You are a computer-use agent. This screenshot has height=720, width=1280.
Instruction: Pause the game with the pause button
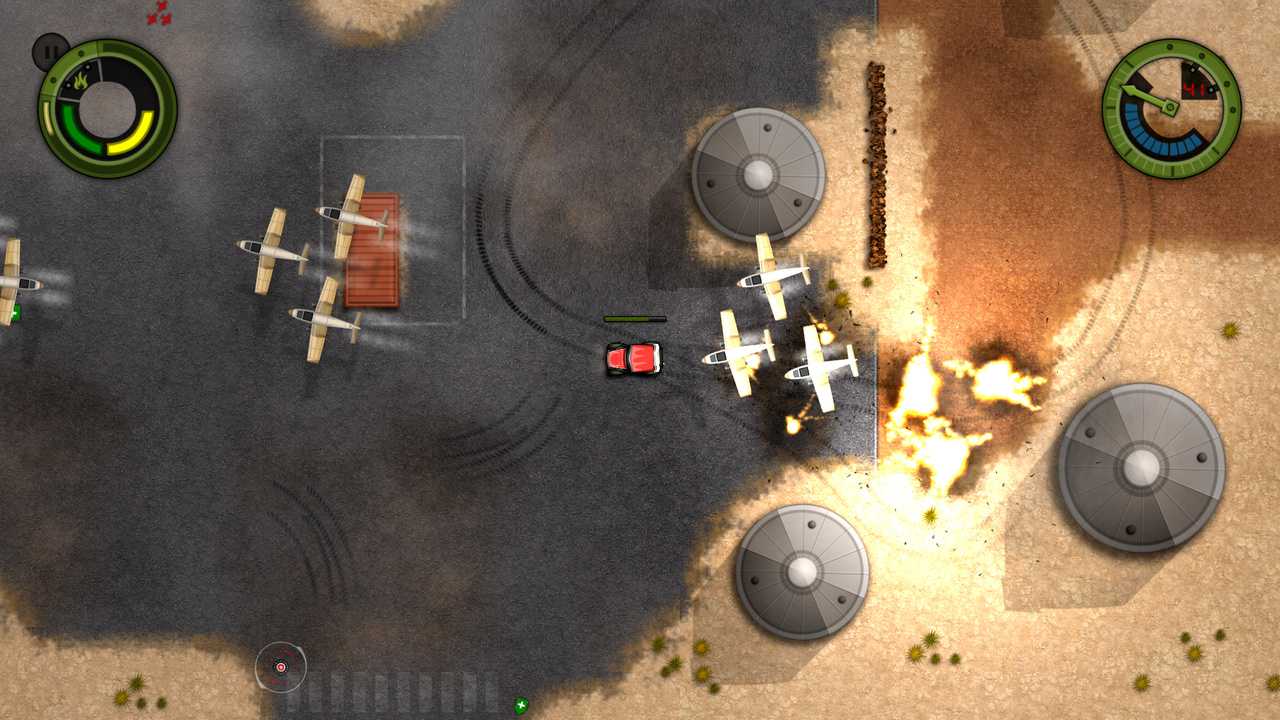click(50, 52)
